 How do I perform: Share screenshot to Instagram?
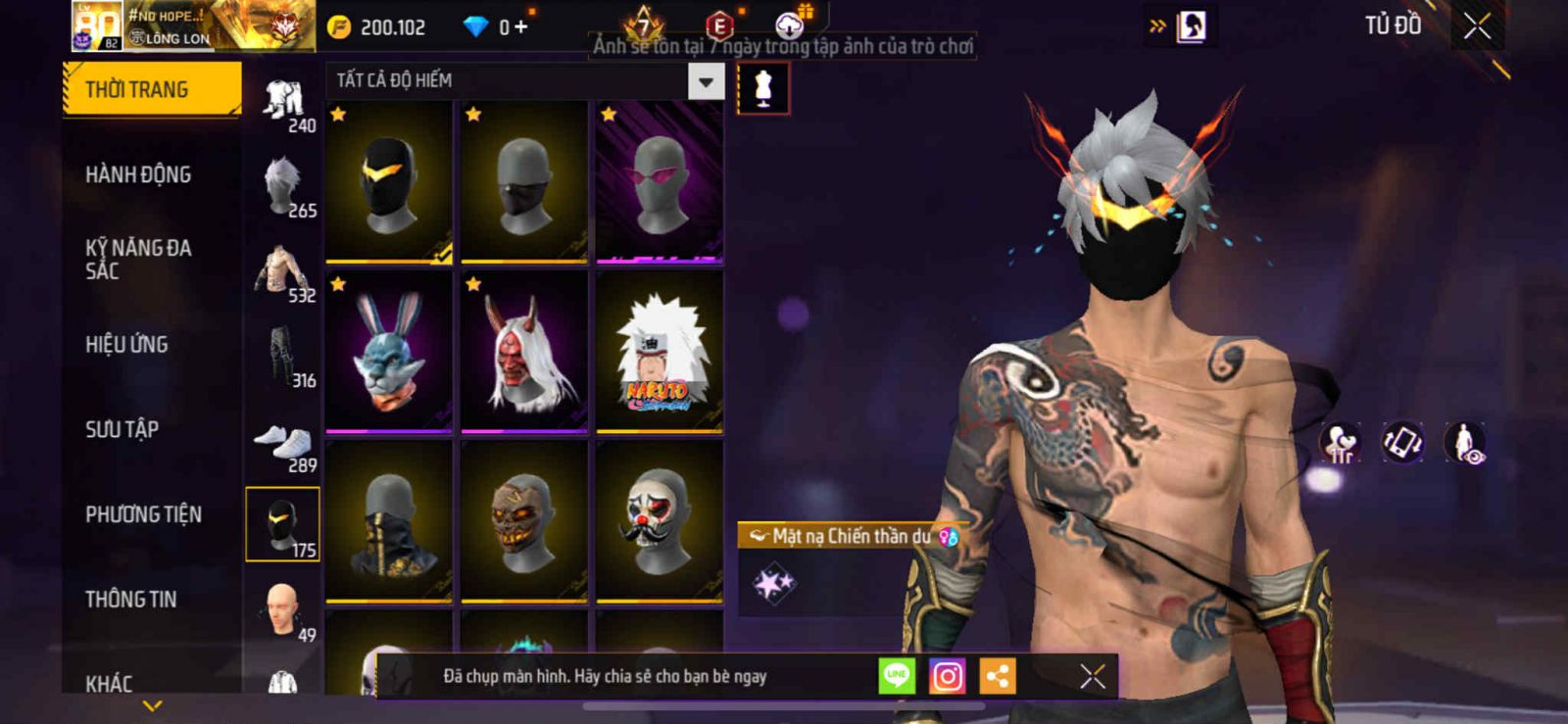tap(947, 676)
